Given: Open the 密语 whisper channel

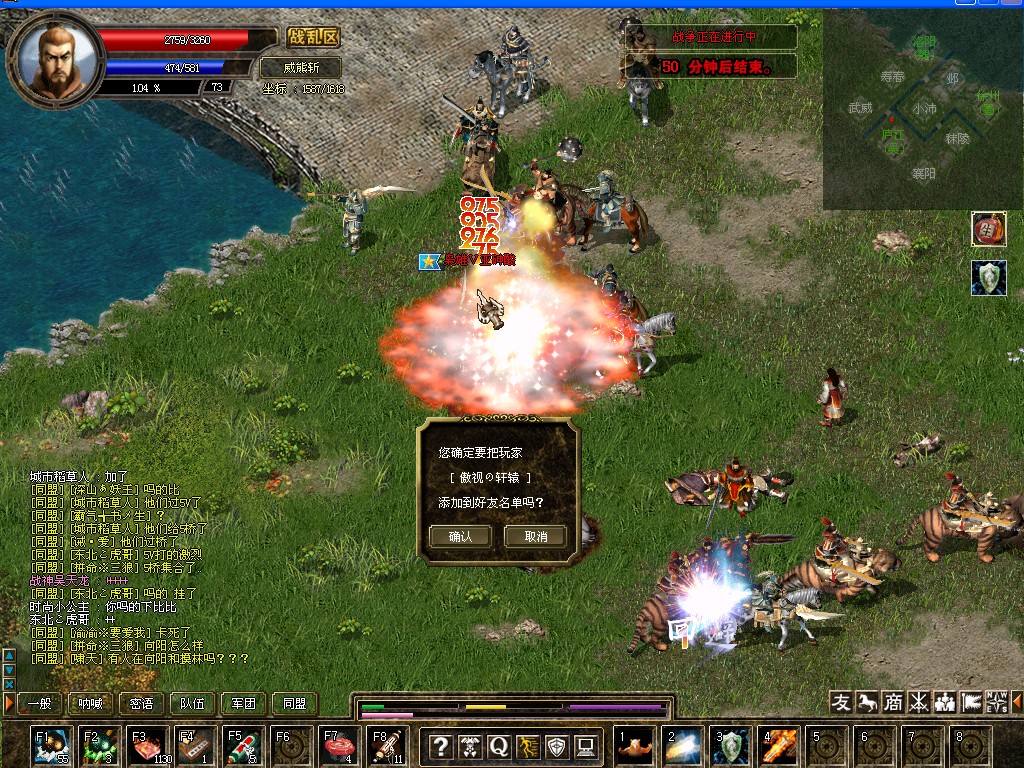Looking at the screenshot, I should [x=142, y=704].
